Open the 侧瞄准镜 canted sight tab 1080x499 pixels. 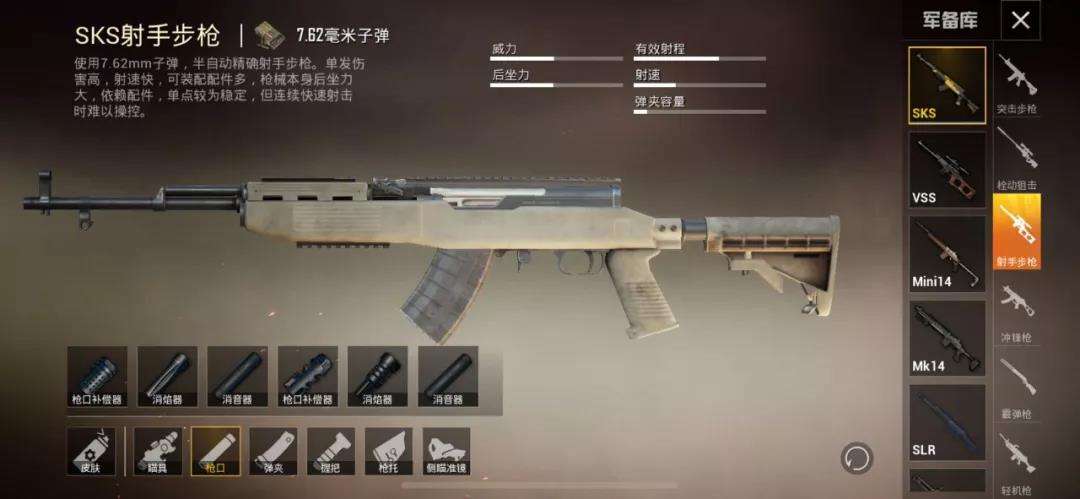tap(447, 452)
